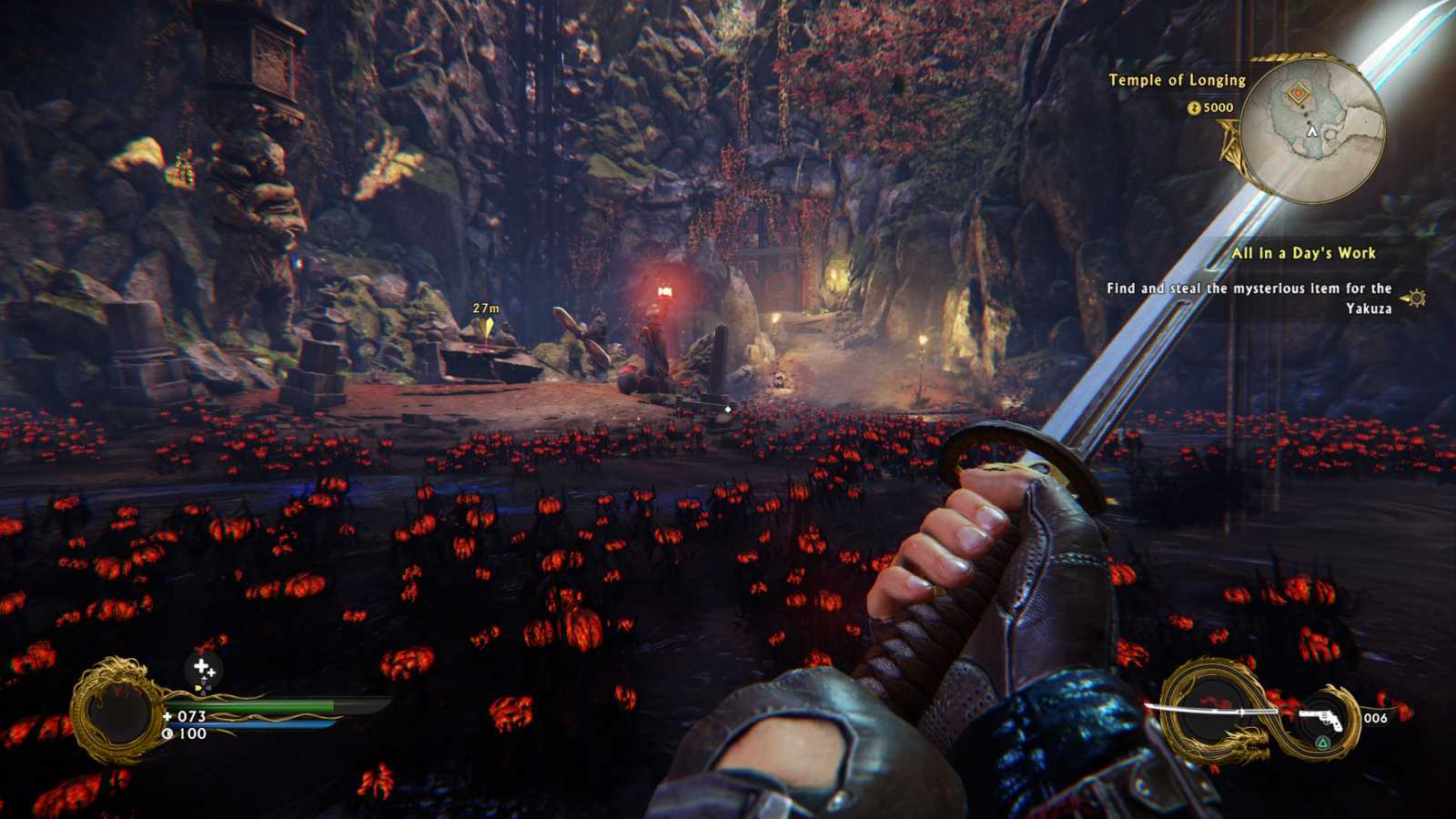Screen dimensions: 1456x819
Task: Click the objective diamond marker on the minimap
Action: click(1299, 92)
